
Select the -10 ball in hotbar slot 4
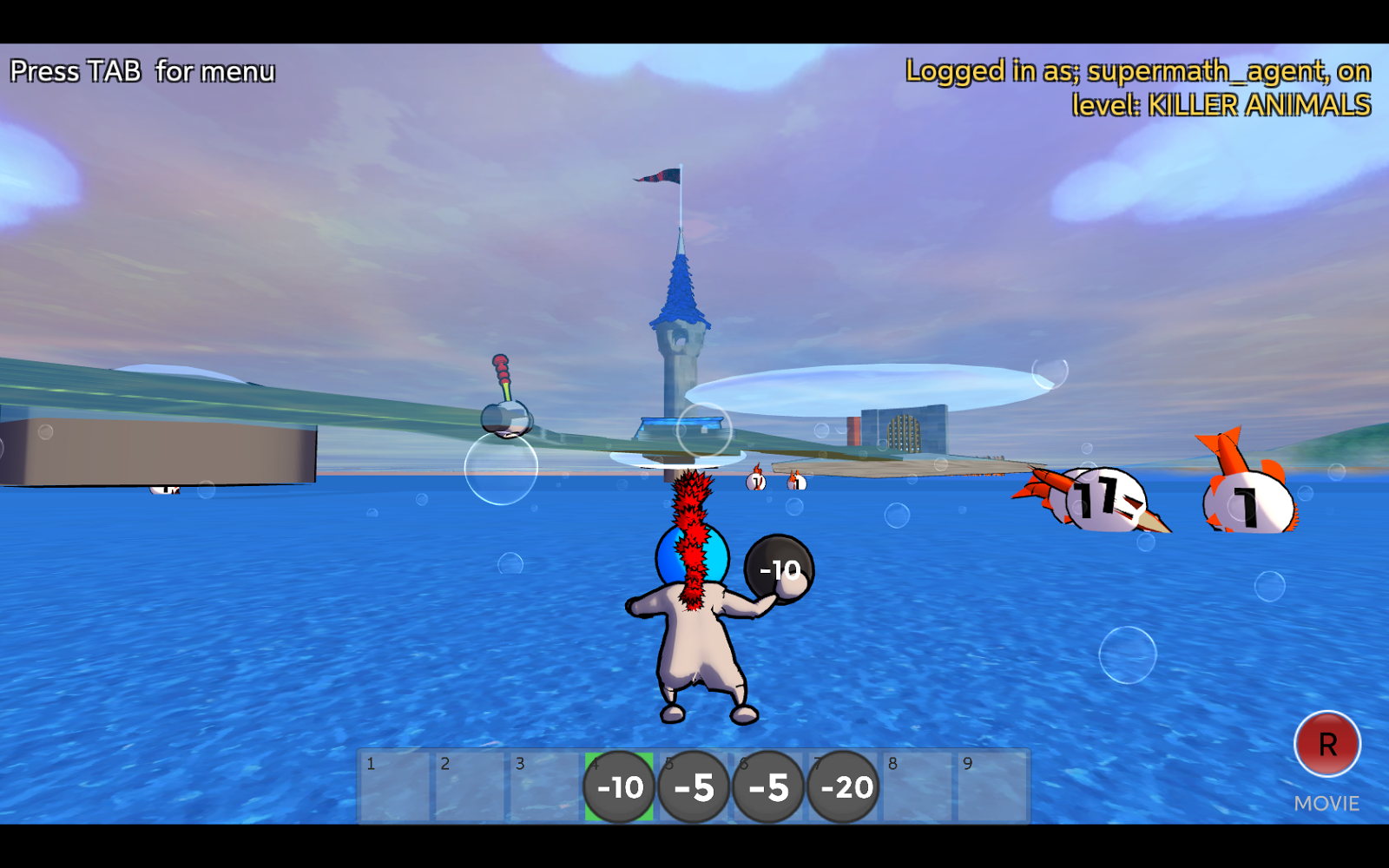[618, 787]
